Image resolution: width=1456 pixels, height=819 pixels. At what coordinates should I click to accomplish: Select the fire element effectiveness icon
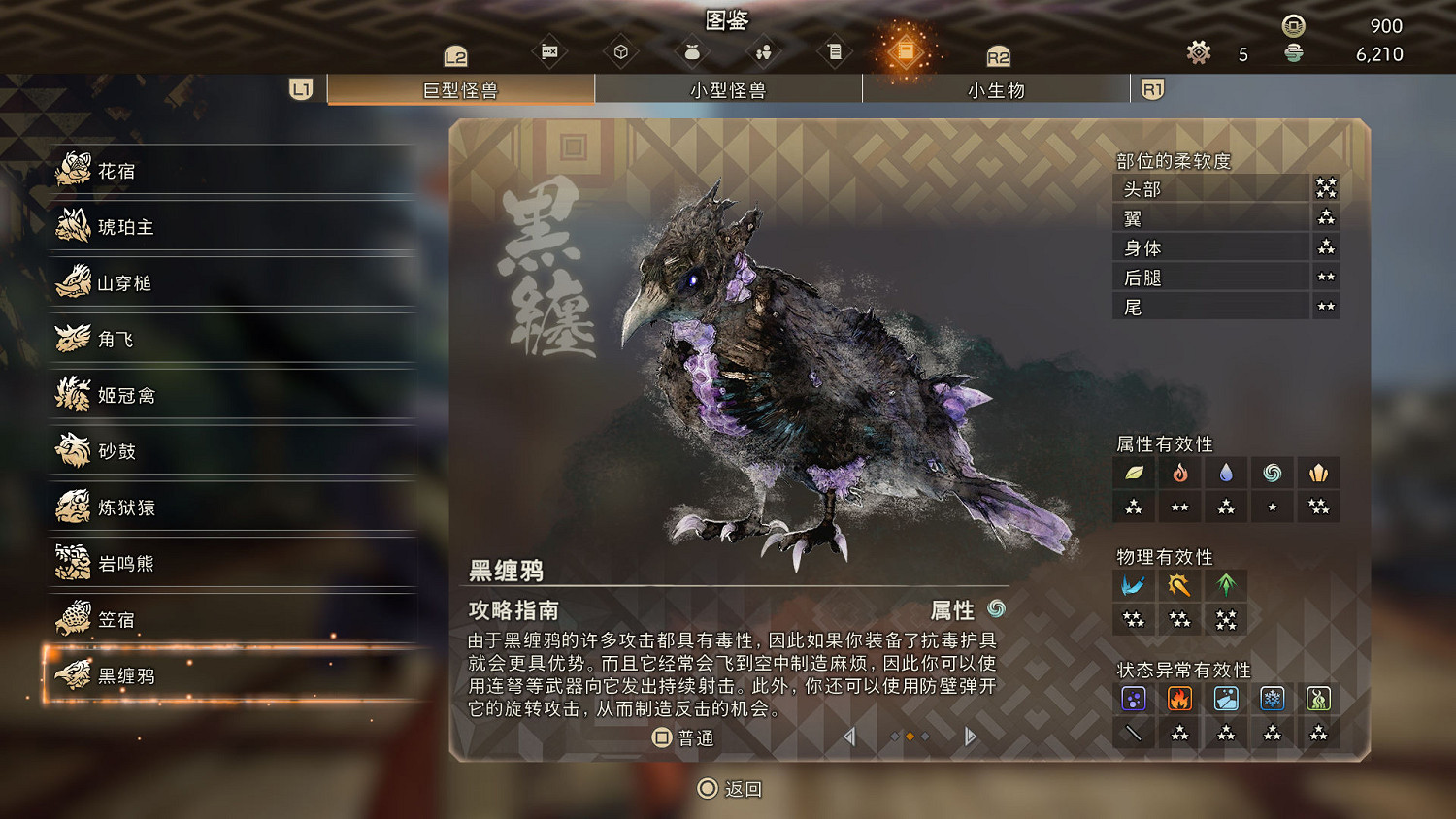click(x=1179, y=473)
